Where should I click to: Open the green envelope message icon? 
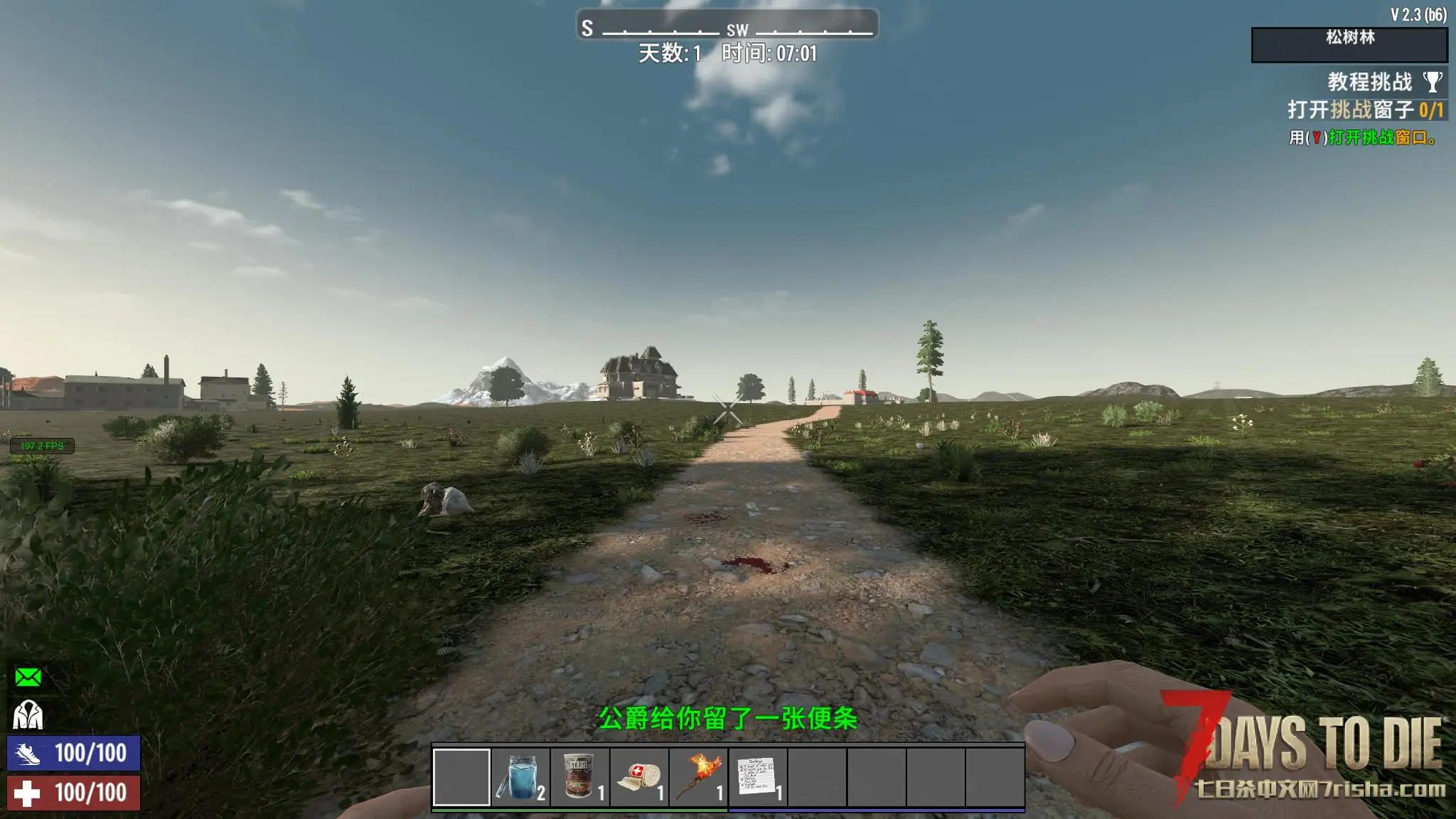pyautogui.click(x=28, y=677)
